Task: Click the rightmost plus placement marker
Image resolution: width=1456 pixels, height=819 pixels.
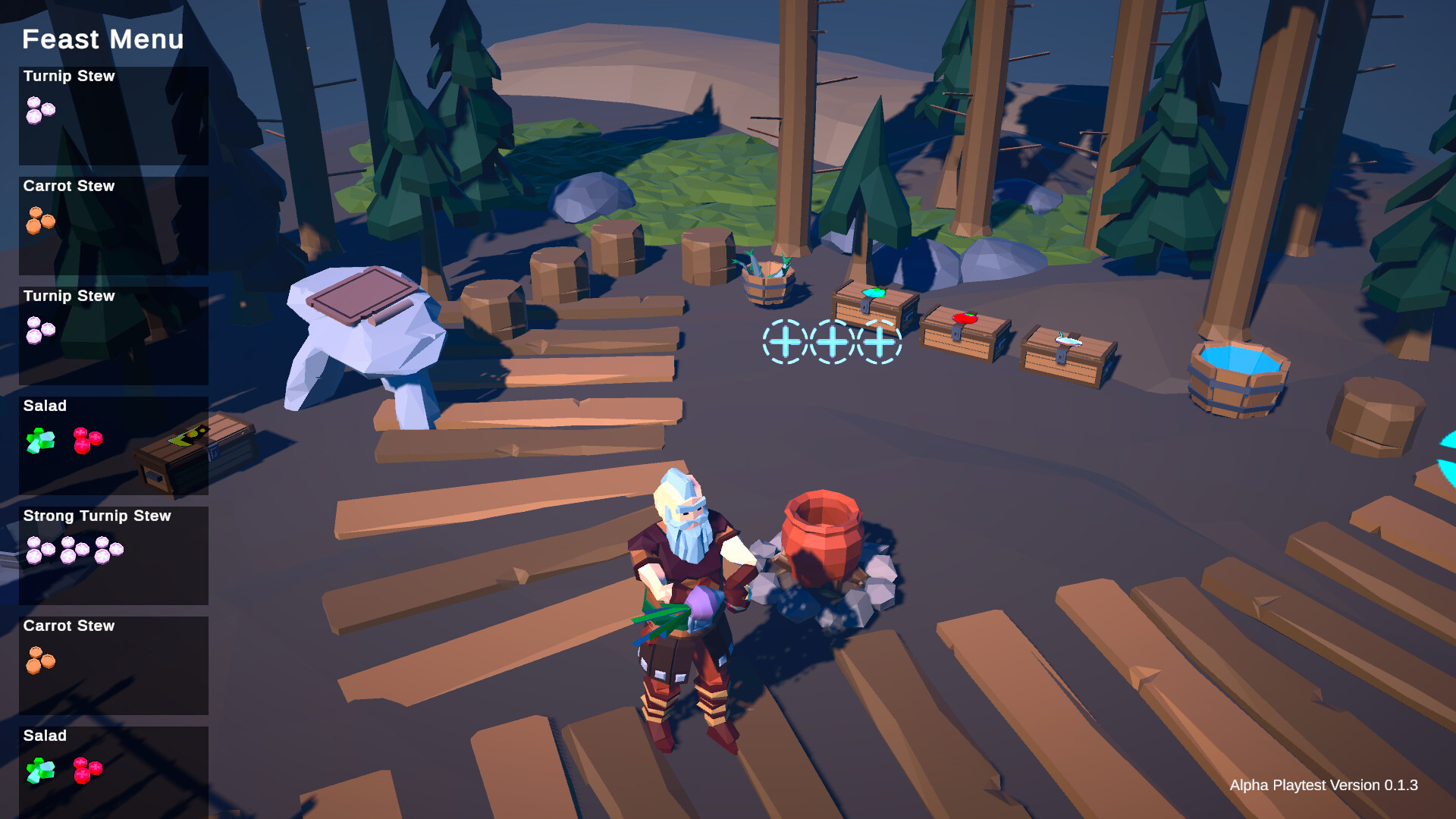Action: (x=879, y=343)
